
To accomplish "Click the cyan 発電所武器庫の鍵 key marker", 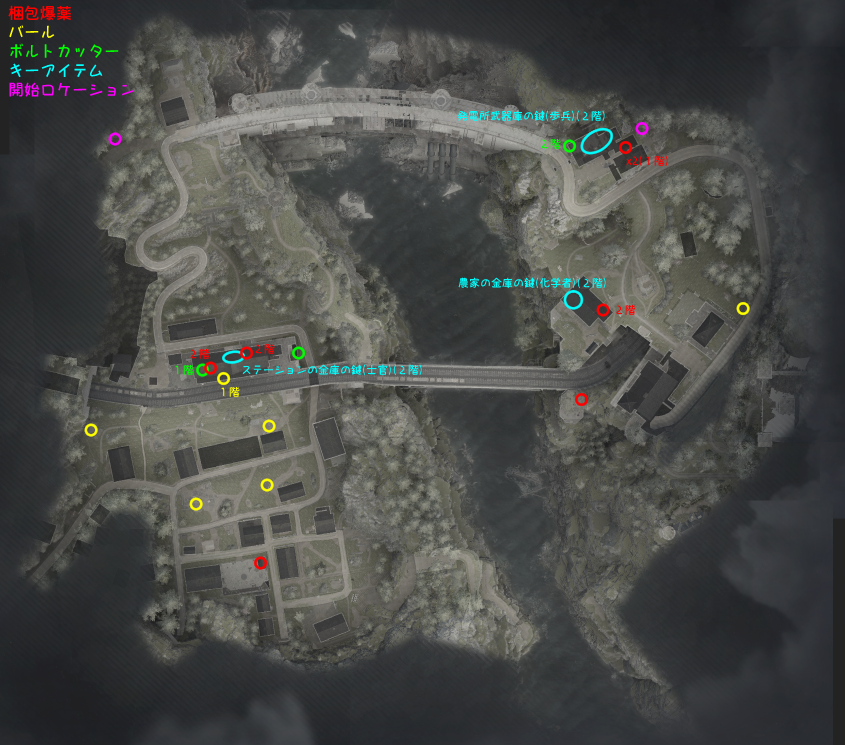I will (x=596, y=141).
